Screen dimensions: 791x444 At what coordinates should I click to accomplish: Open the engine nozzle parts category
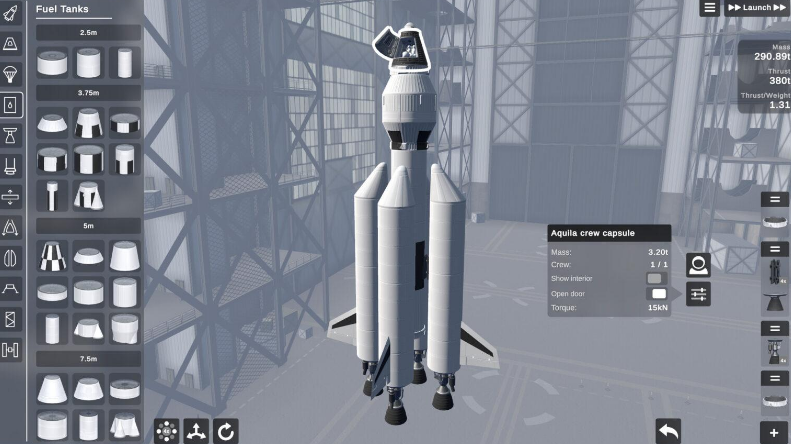11,135
